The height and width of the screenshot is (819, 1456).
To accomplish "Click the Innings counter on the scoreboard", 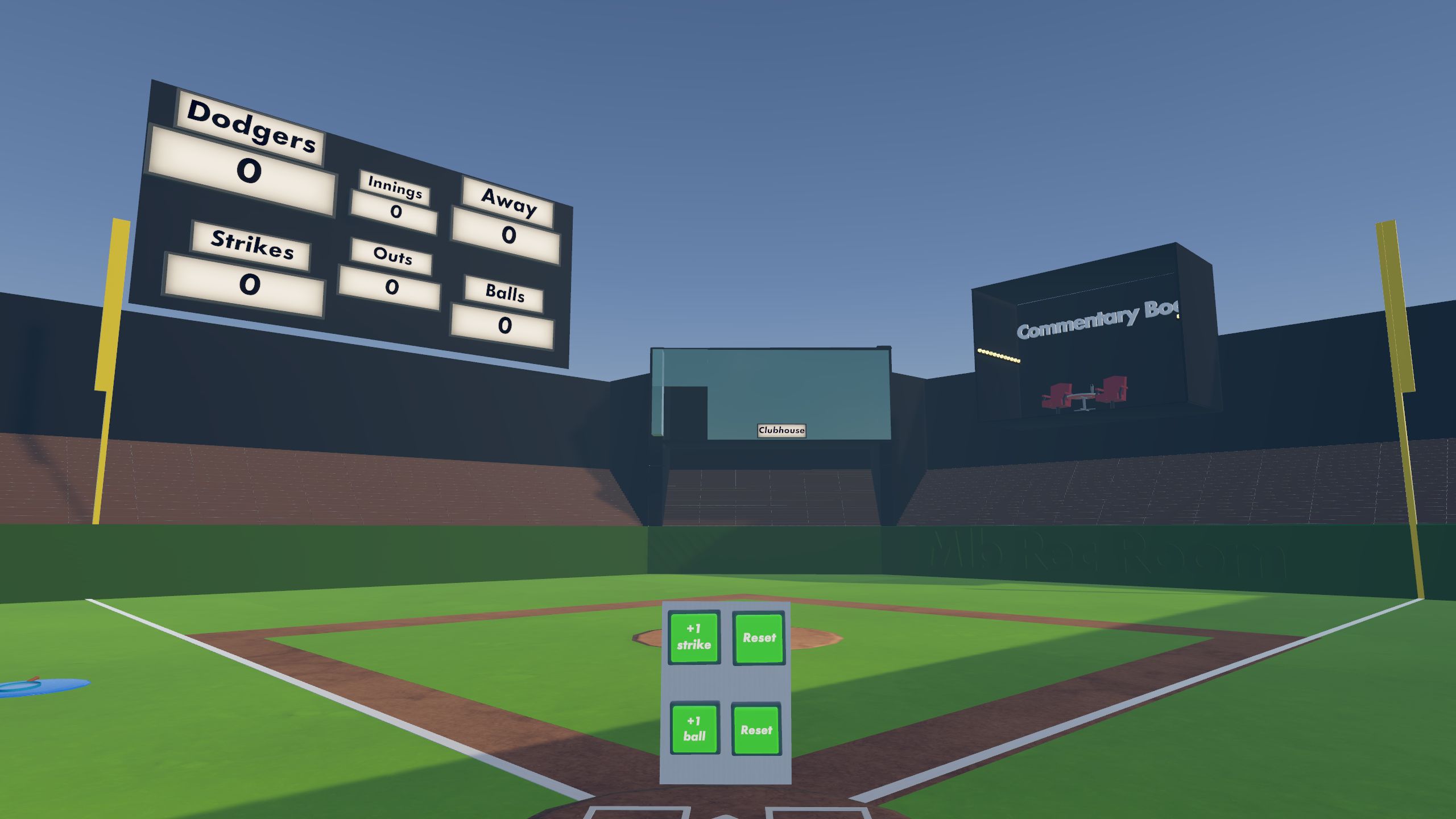I will pos(394,202).
